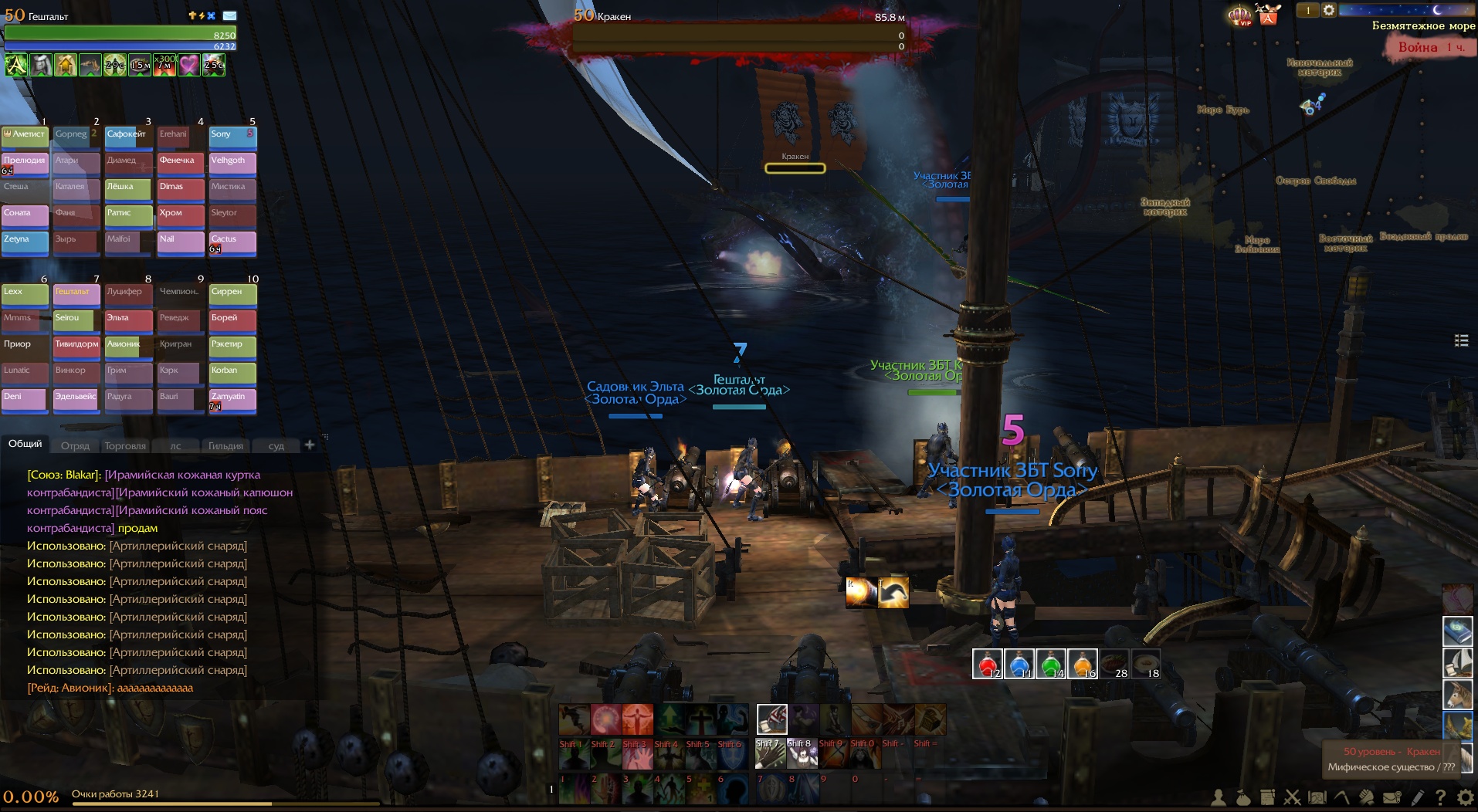Switch to the Отряд chat tab
The width and height of the screenshot is (1478, 812).
click(75, 445)
